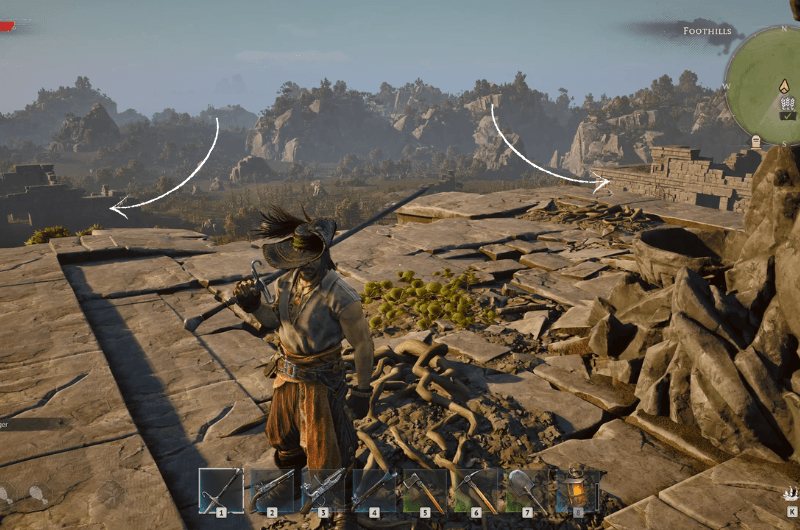Viewport: 800px width, 530px height.
Task: Choose the shovel in hotbar slot 7
Action: click(526, 490)
